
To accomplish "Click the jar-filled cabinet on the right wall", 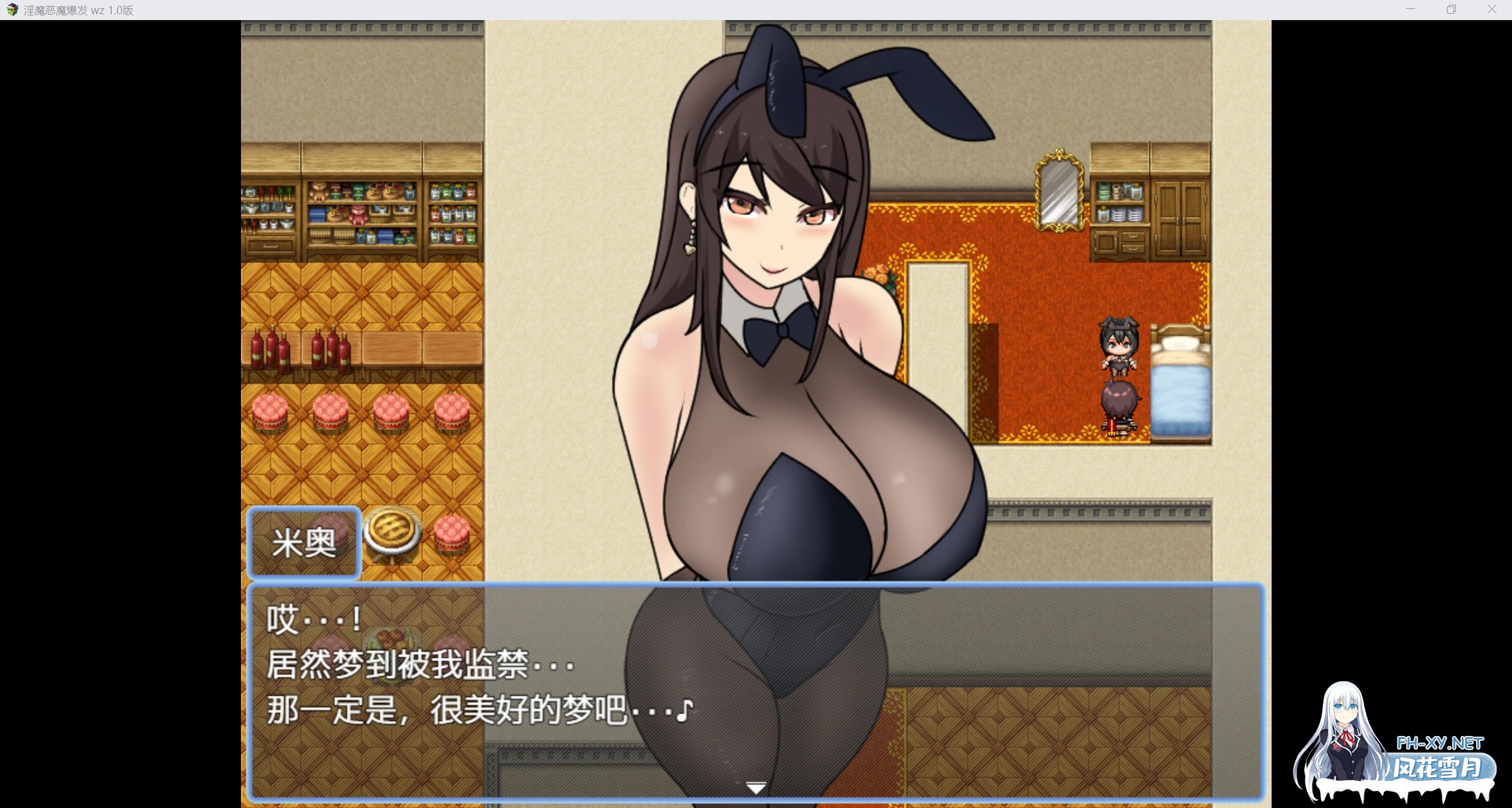I will (1120, 201).
